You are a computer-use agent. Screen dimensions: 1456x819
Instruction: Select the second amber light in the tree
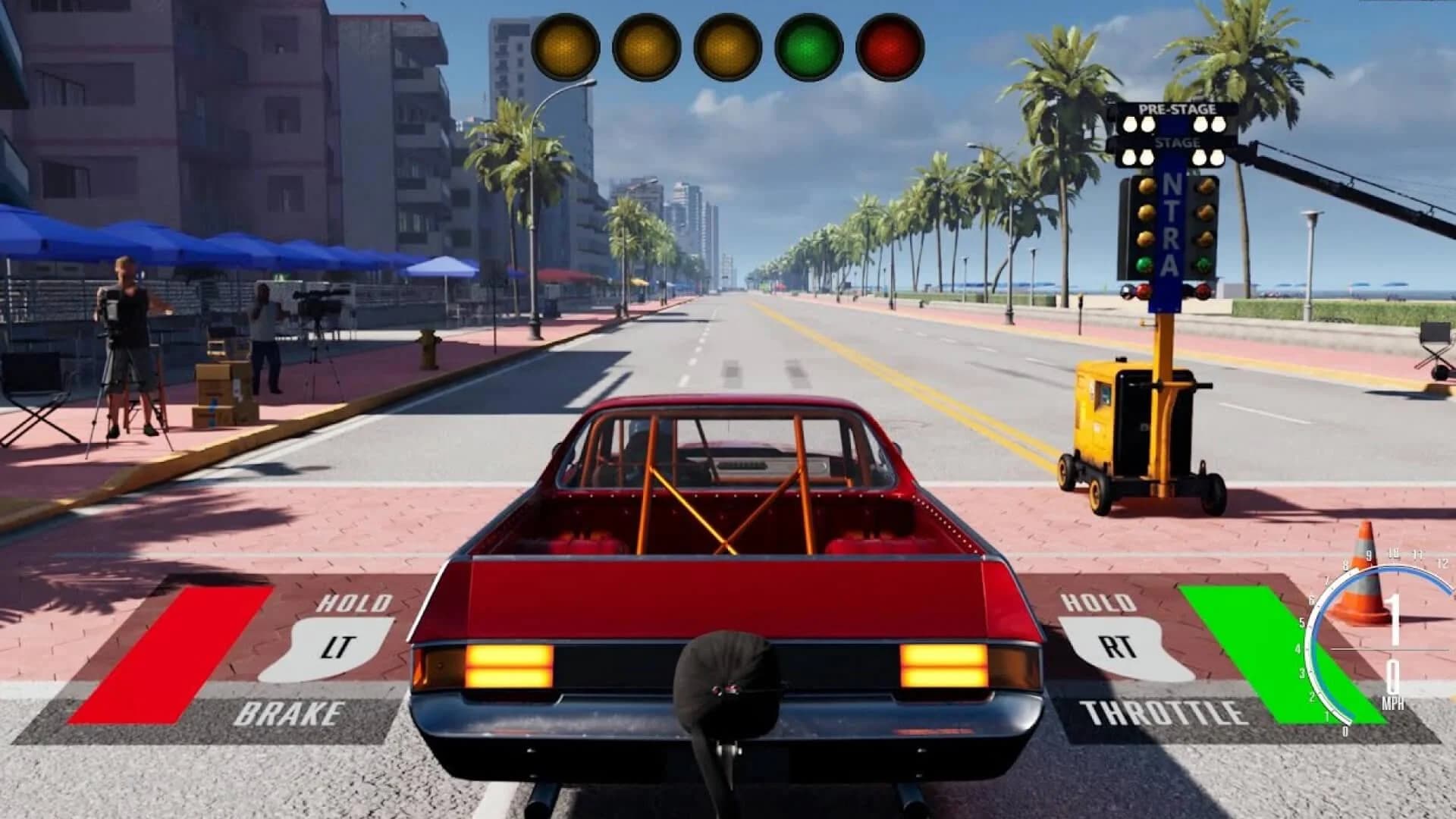click(x=644, y=48)
